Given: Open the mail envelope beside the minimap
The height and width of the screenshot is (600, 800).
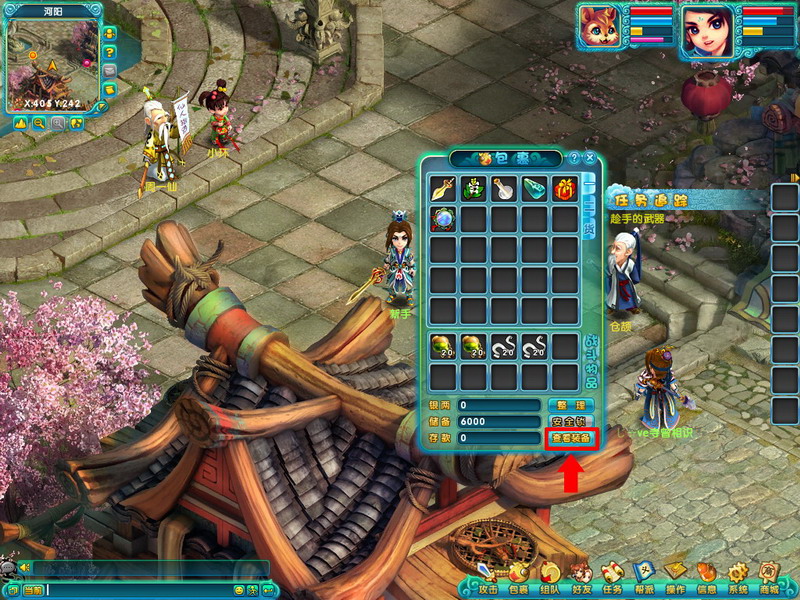Looking at the screenshot, I should pyautogui.click(x=109, y=70).
